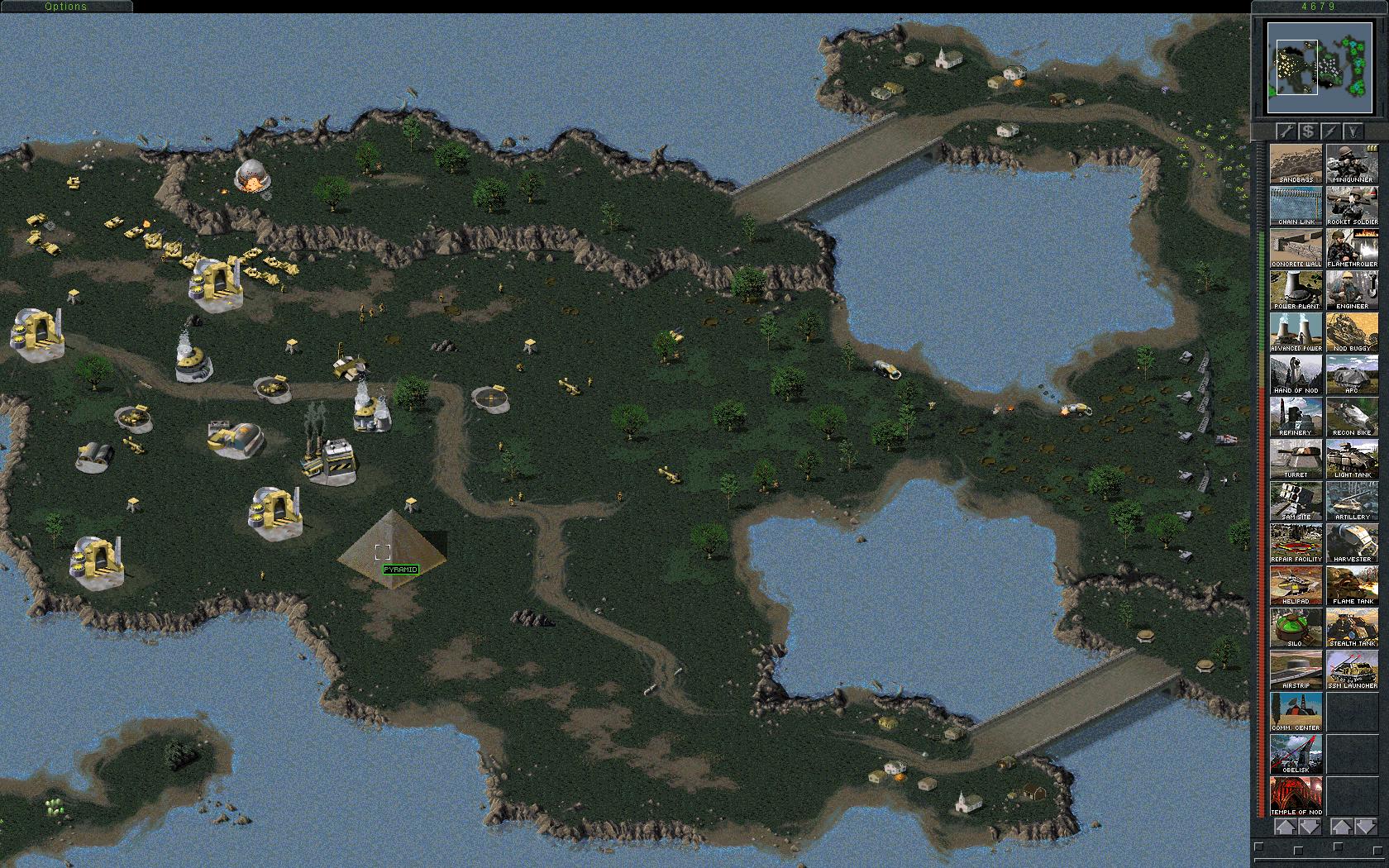Screen dimensions: 1389x868
Task: Select the Pyramid structure on the map
Action: (393, 550)
